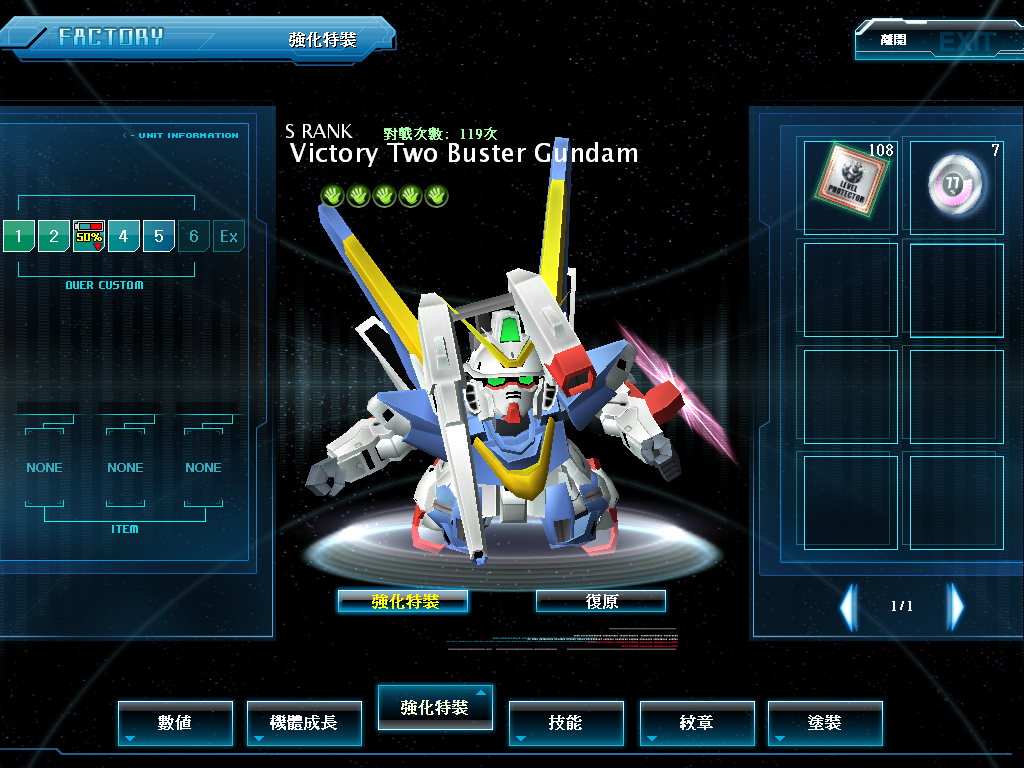The width and height of the screenshot is (1024, 768).
Task: Select Over Custom slot 5
Action: pyautogui.click(x=159, y=237)
